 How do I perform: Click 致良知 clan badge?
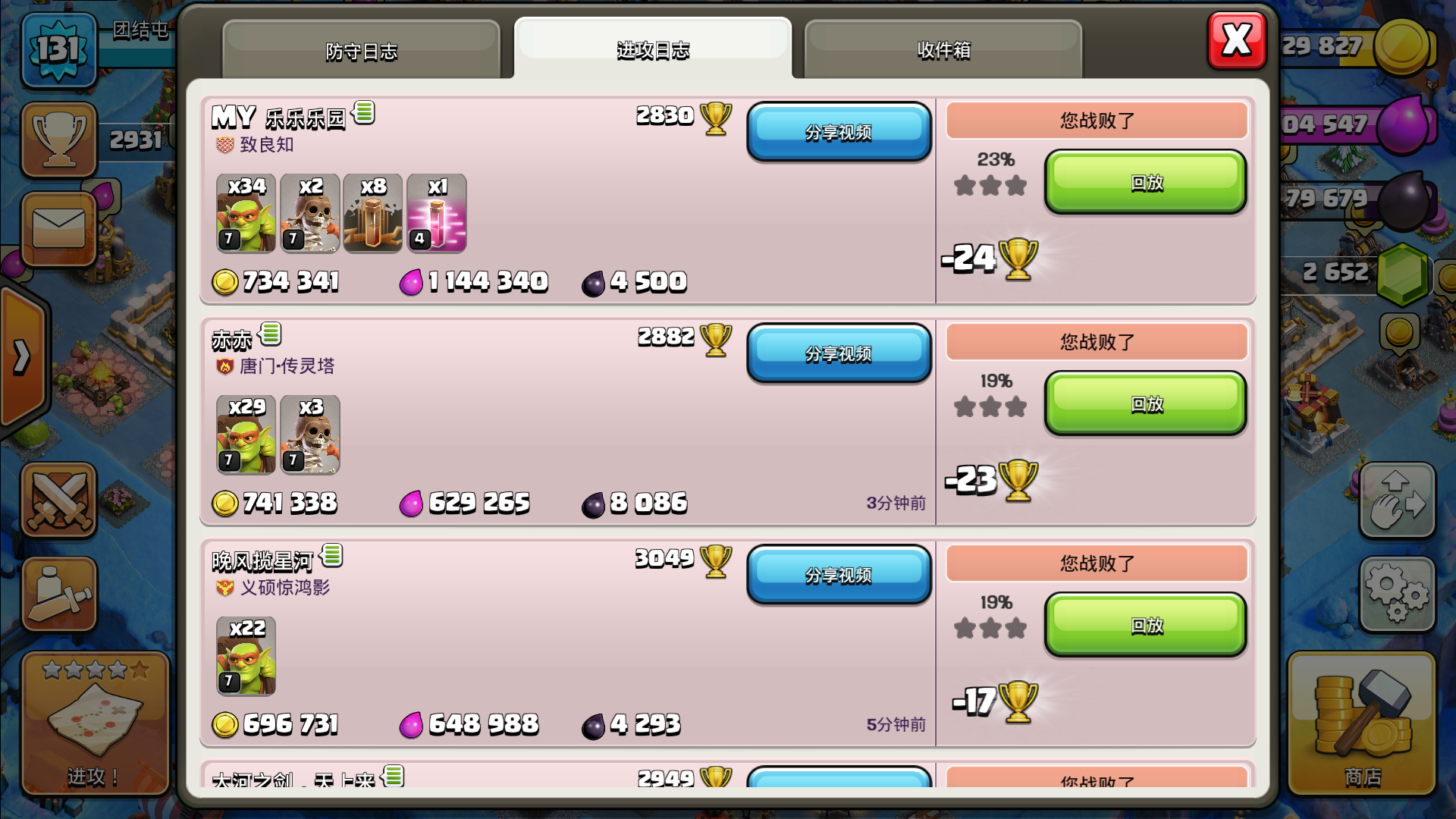coord(223,145)
